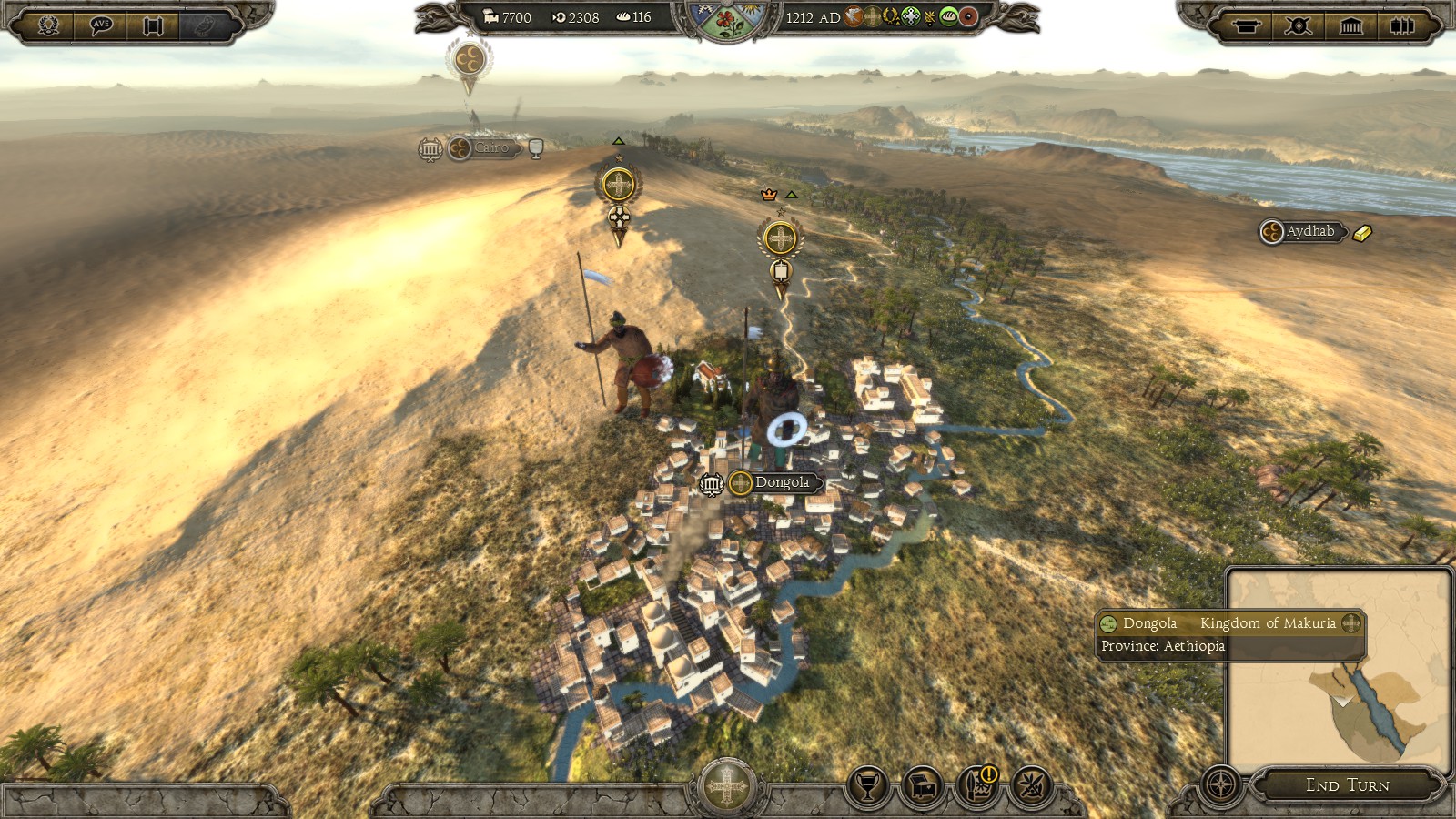
Task: Open the temple building panel
Action: pos(1350,25)
